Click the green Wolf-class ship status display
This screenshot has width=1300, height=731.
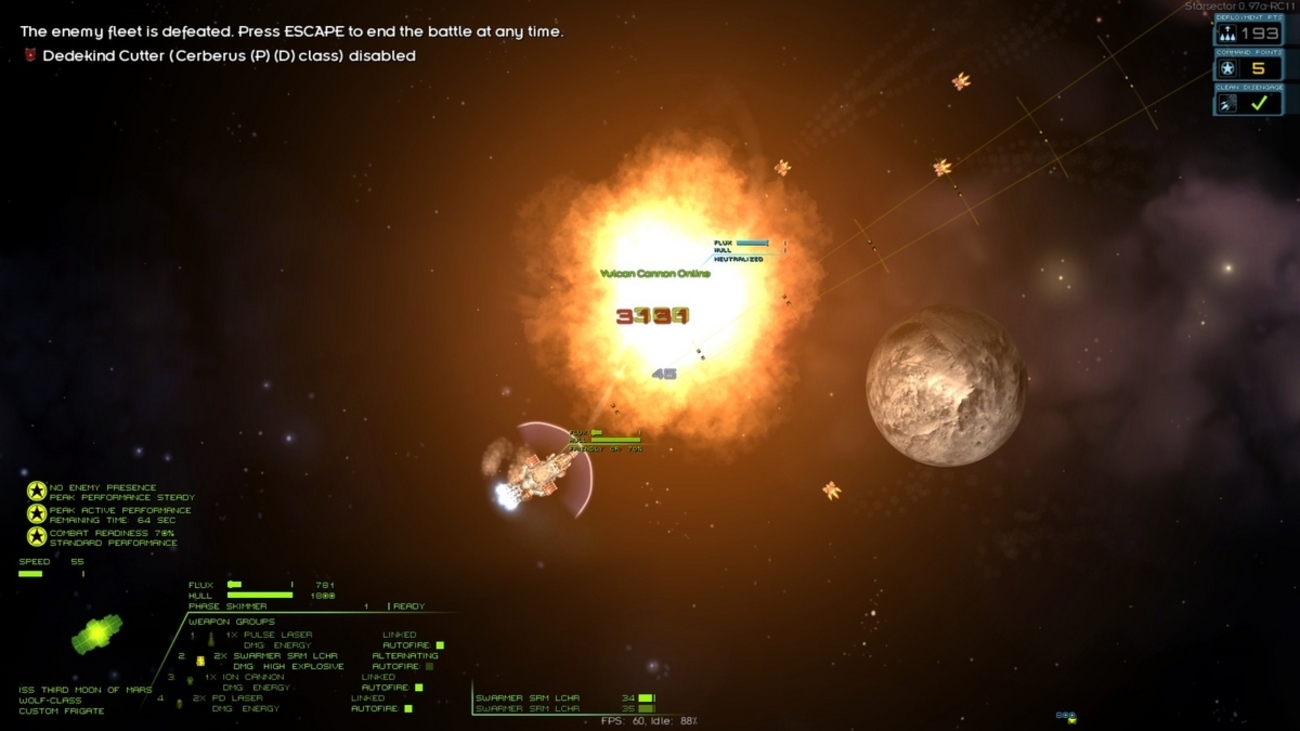pyautogui.click(x=97, y=634)
